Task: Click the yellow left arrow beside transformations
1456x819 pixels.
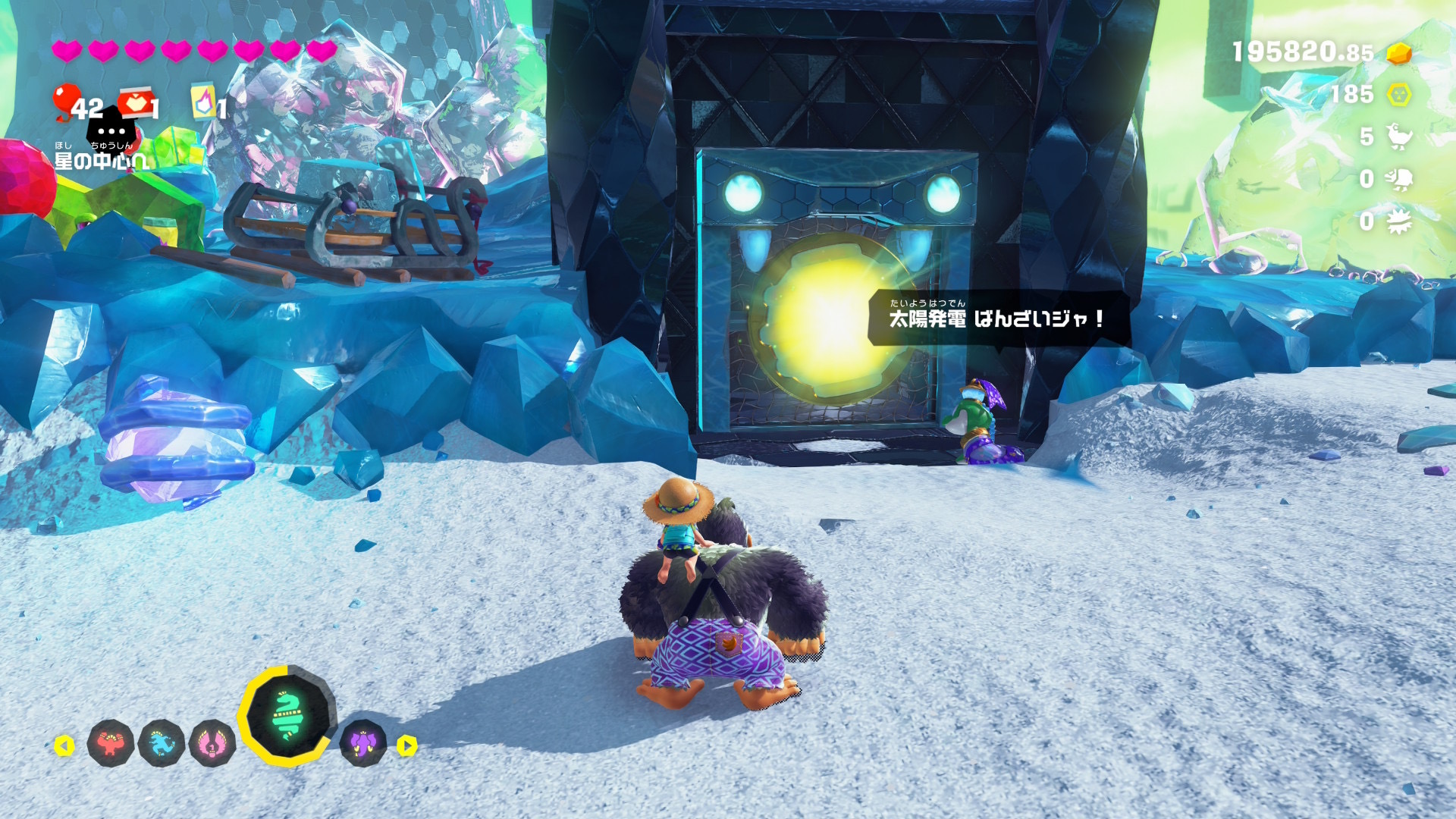Action: (x=64, y=745)
